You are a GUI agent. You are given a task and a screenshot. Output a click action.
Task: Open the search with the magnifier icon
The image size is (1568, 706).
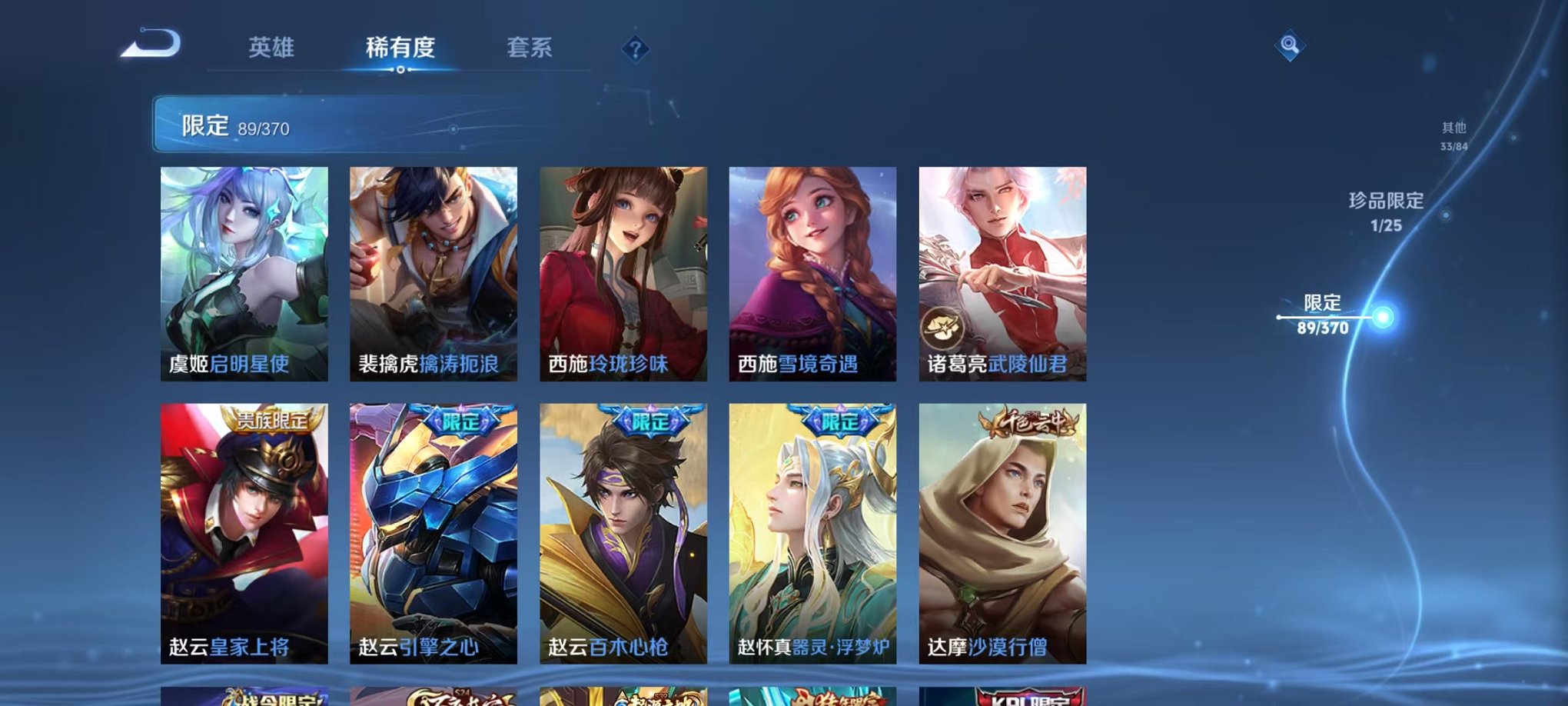1292,46
